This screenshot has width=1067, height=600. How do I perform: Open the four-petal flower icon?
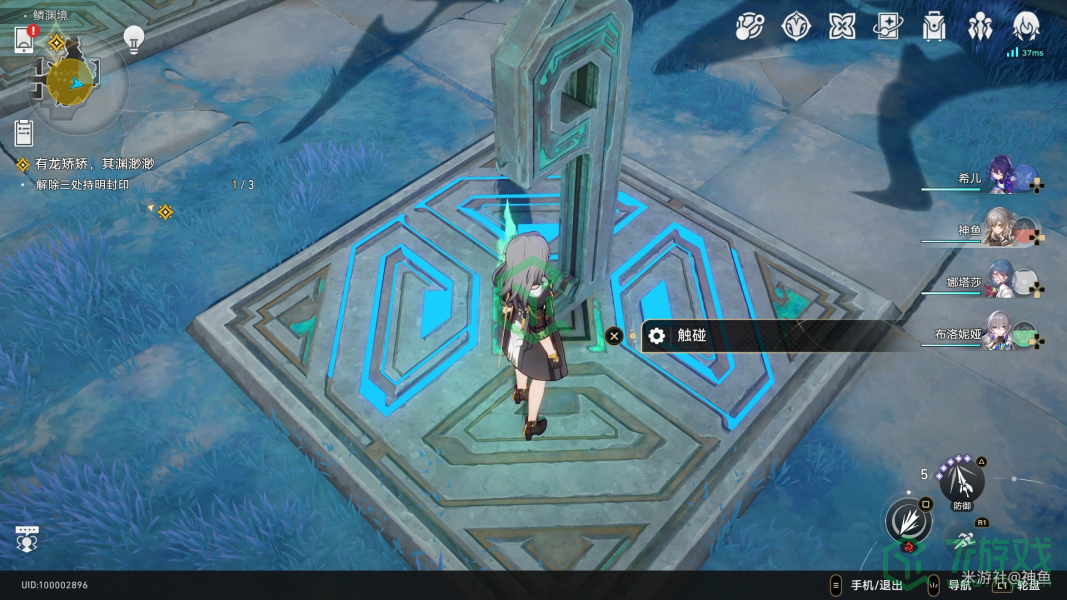click(x=842, y=27)
